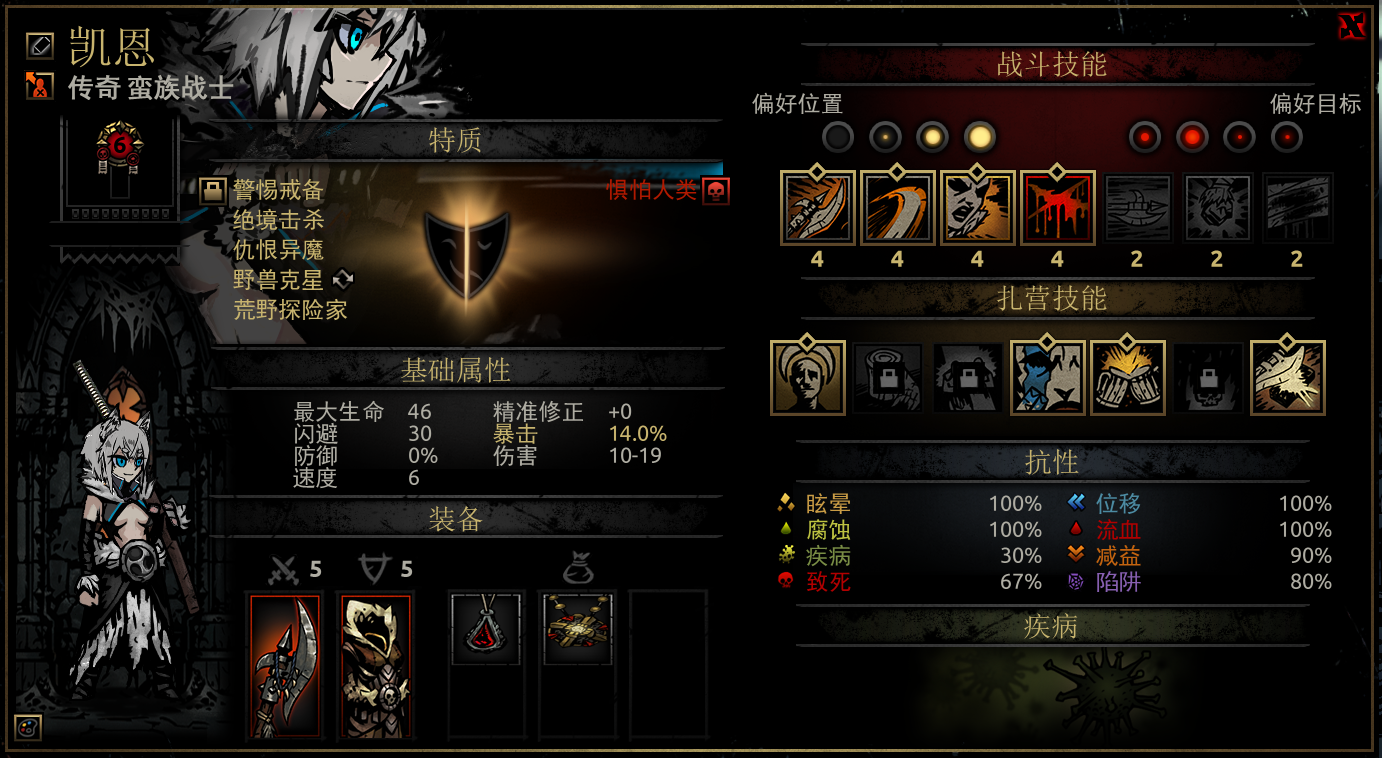Enable the greyed-out horizontal glaive skill
Viewport: 1382px width, 758px height.
[x=1137, y=209]
